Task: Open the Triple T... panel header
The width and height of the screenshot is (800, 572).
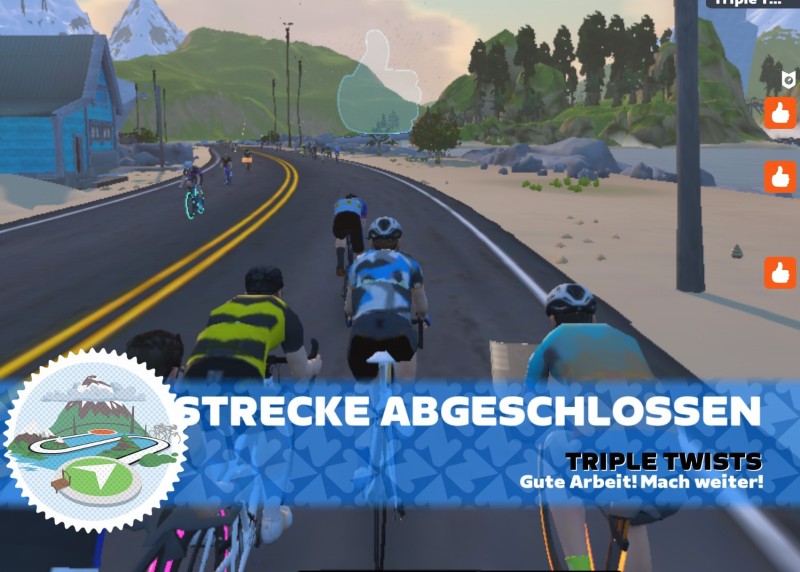Action: click(752, 3)
